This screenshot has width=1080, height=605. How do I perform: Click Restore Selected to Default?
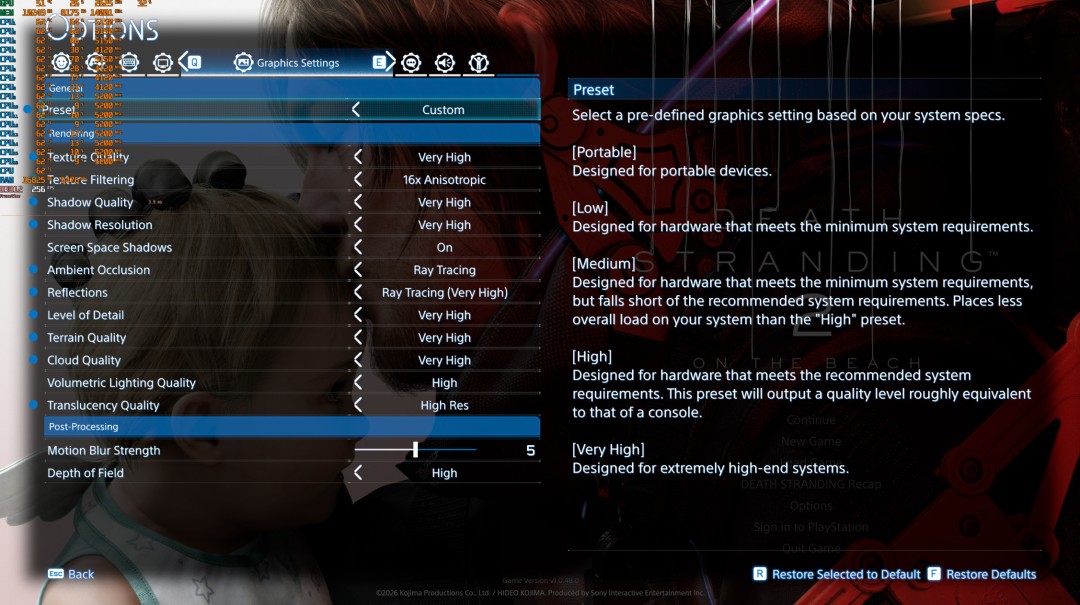pyautogui.click(x=836, y=574)
